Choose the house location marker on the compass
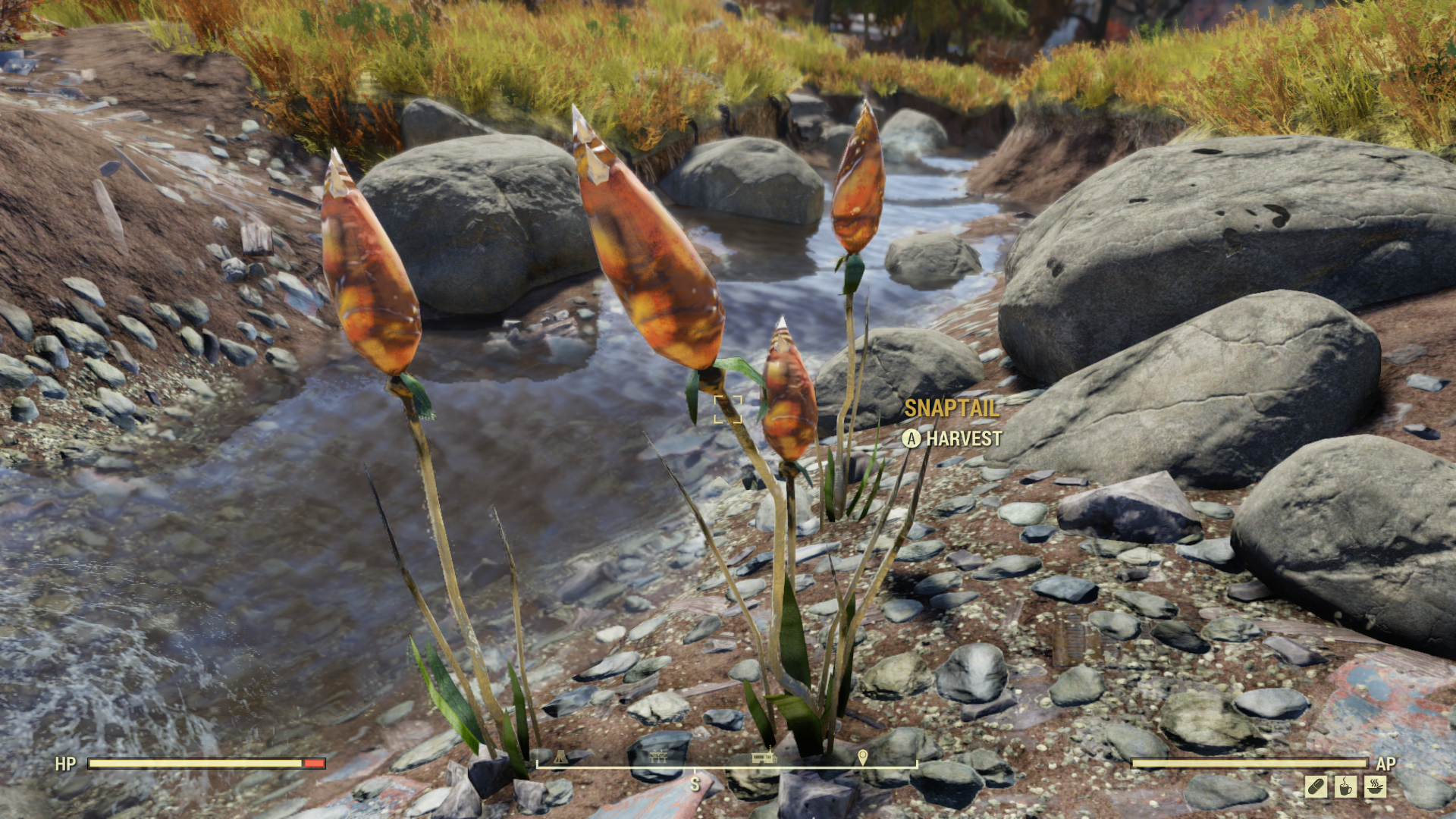This screenshot has height=819, width=1456. [x=763, y=756]
